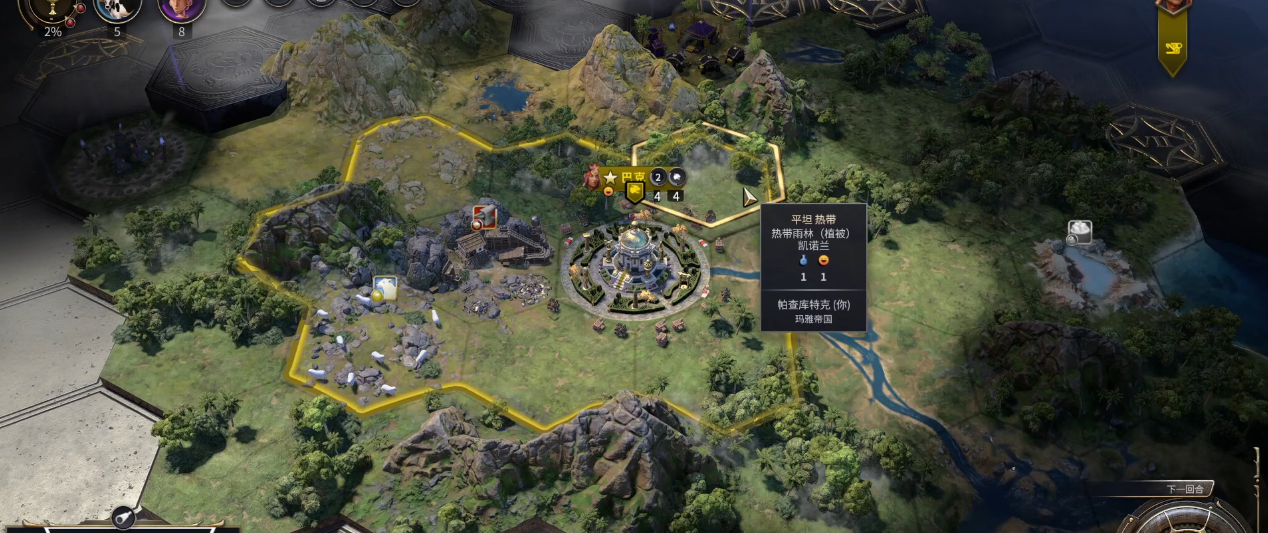Click the skull portrait showing 5

[117, 9]
